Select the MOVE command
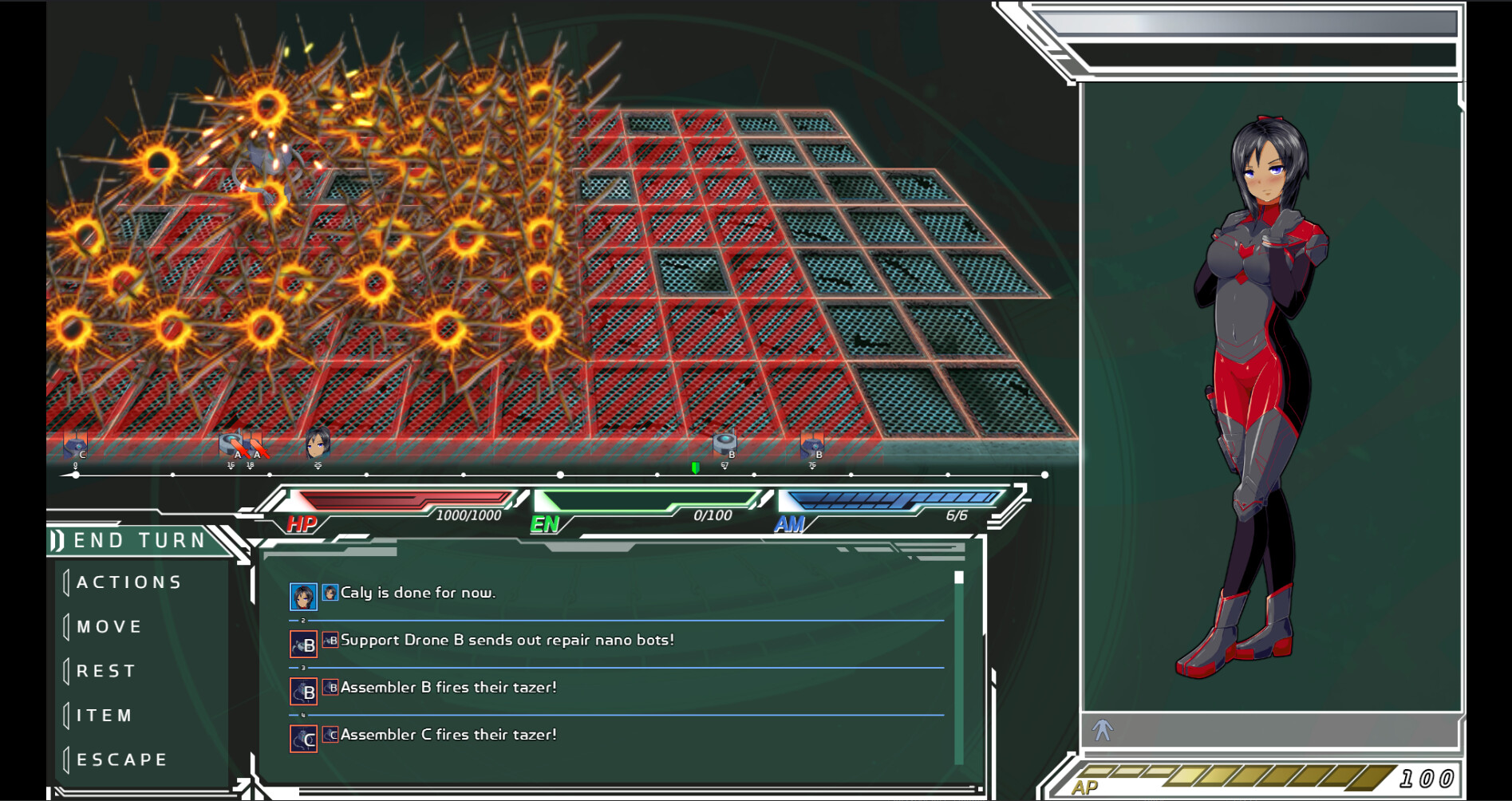Screen dimensions: 1512x801 110,626
